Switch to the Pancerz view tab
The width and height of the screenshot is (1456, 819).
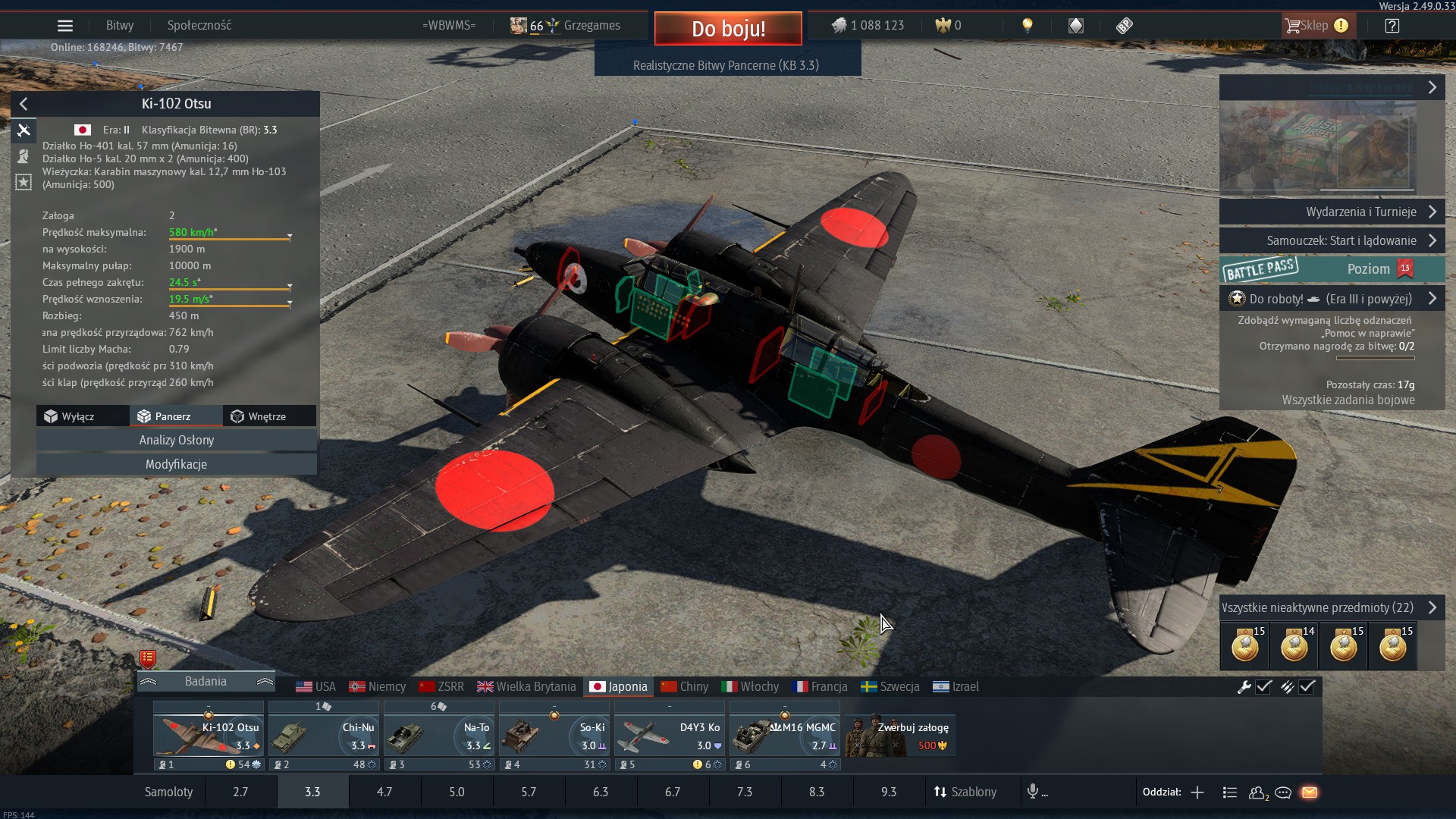click(x=174, y=416)
